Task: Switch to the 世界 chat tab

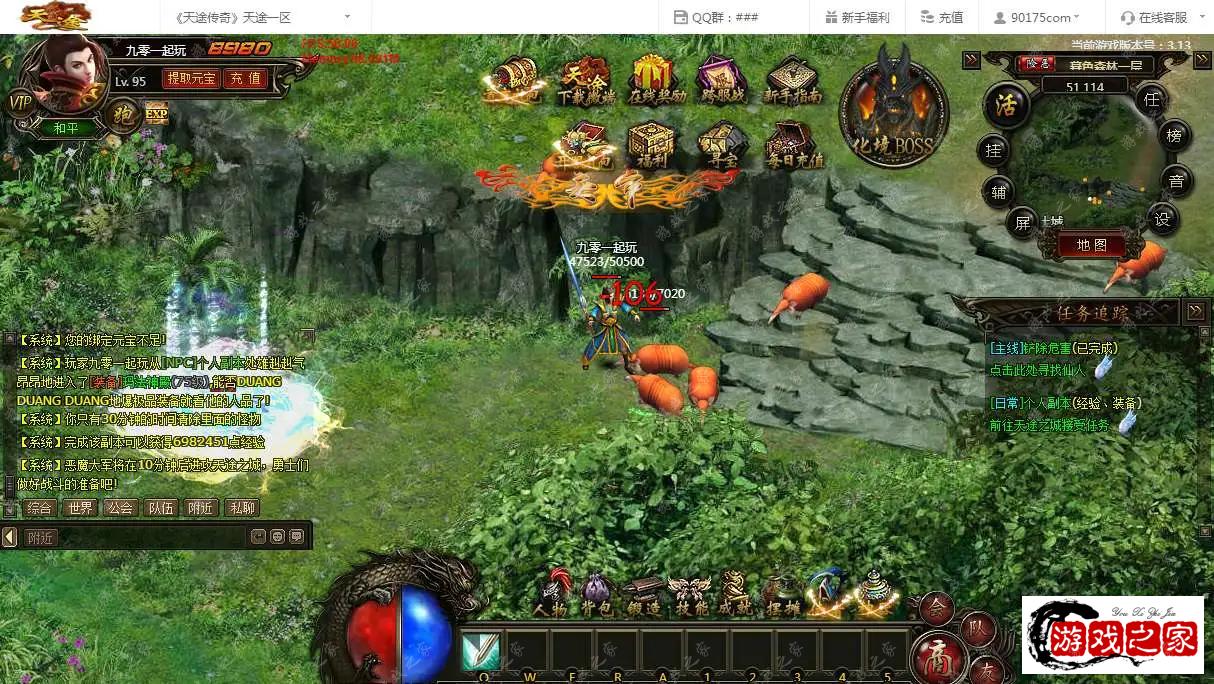Action: [x=80, y=508]
